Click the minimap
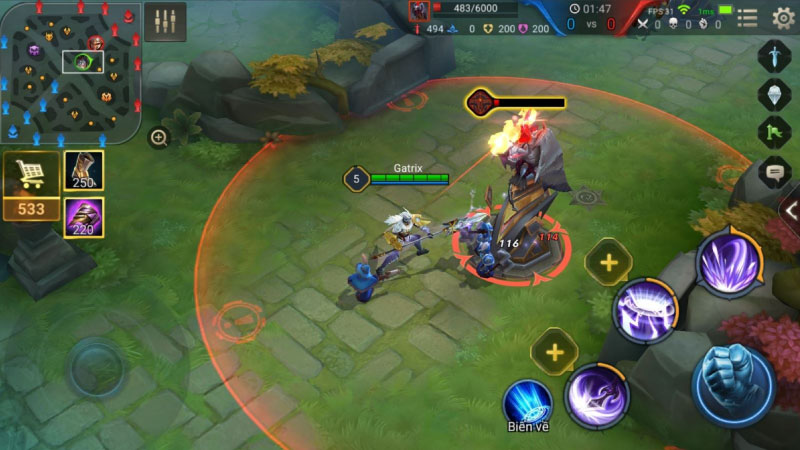 pos(68,72)
